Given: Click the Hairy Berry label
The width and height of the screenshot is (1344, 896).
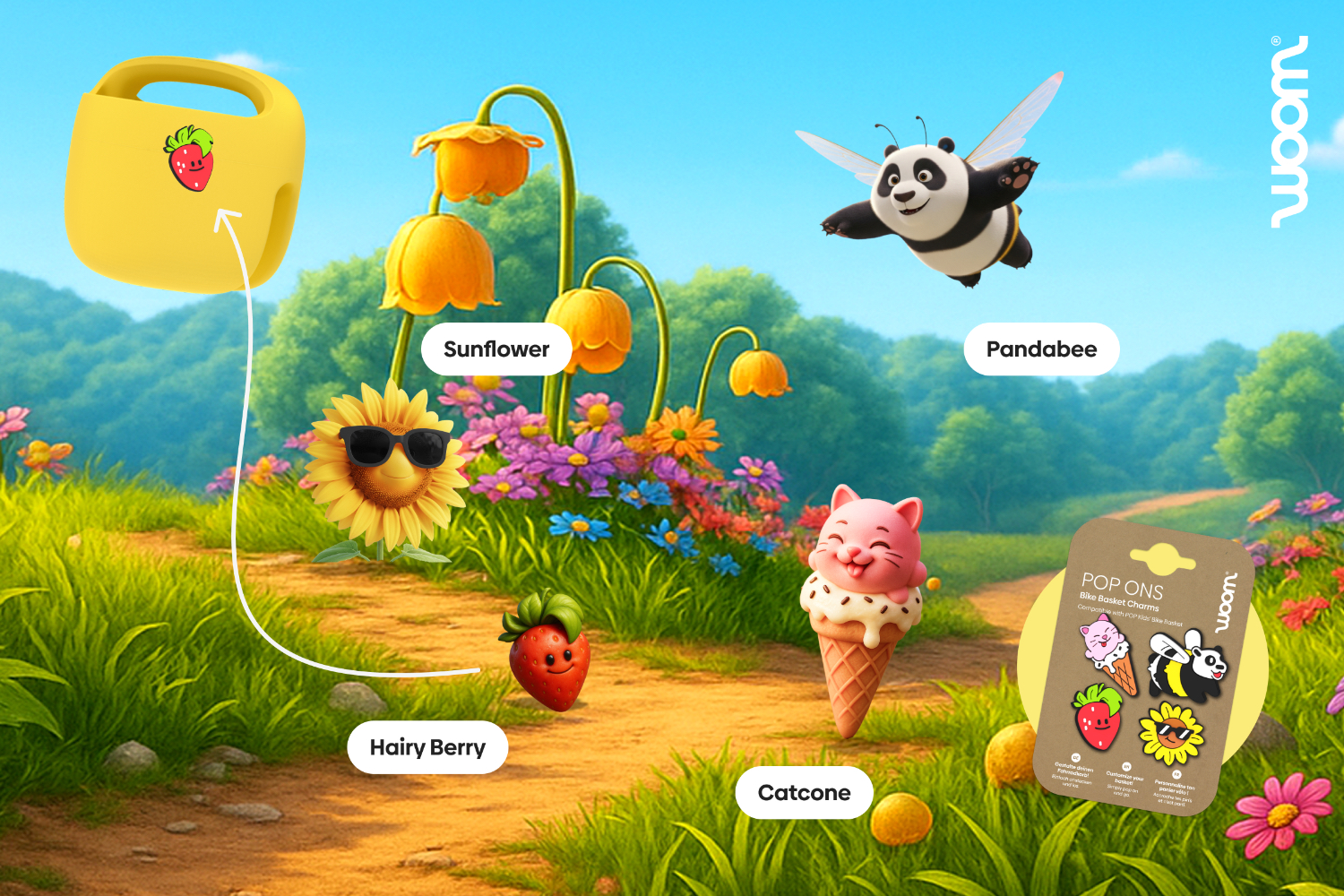Looking at the screenshot, I should click(427, 747).
